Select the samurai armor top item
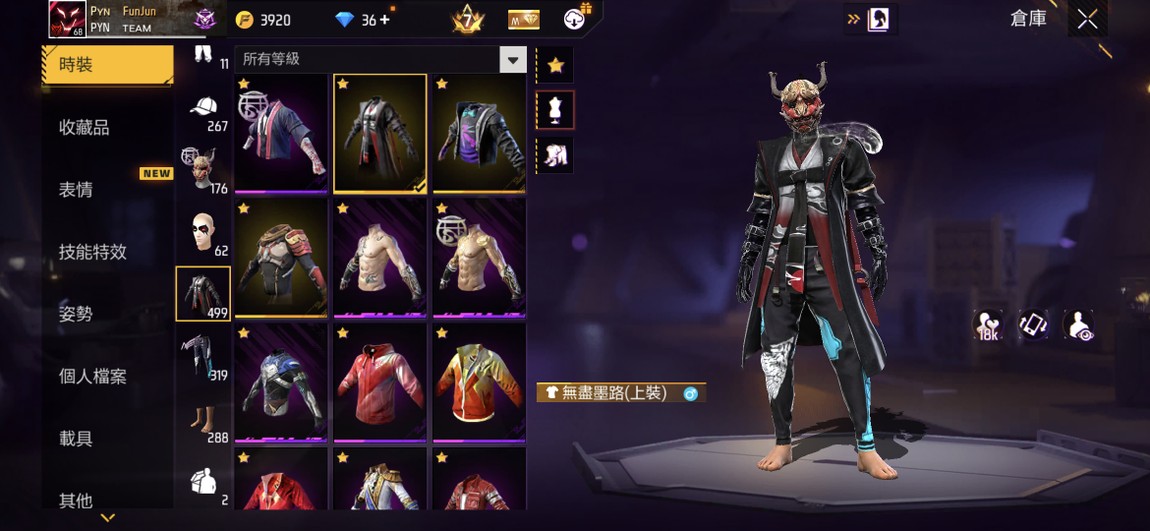This screenshot has width=1150, height=531. tap(281, 257)
